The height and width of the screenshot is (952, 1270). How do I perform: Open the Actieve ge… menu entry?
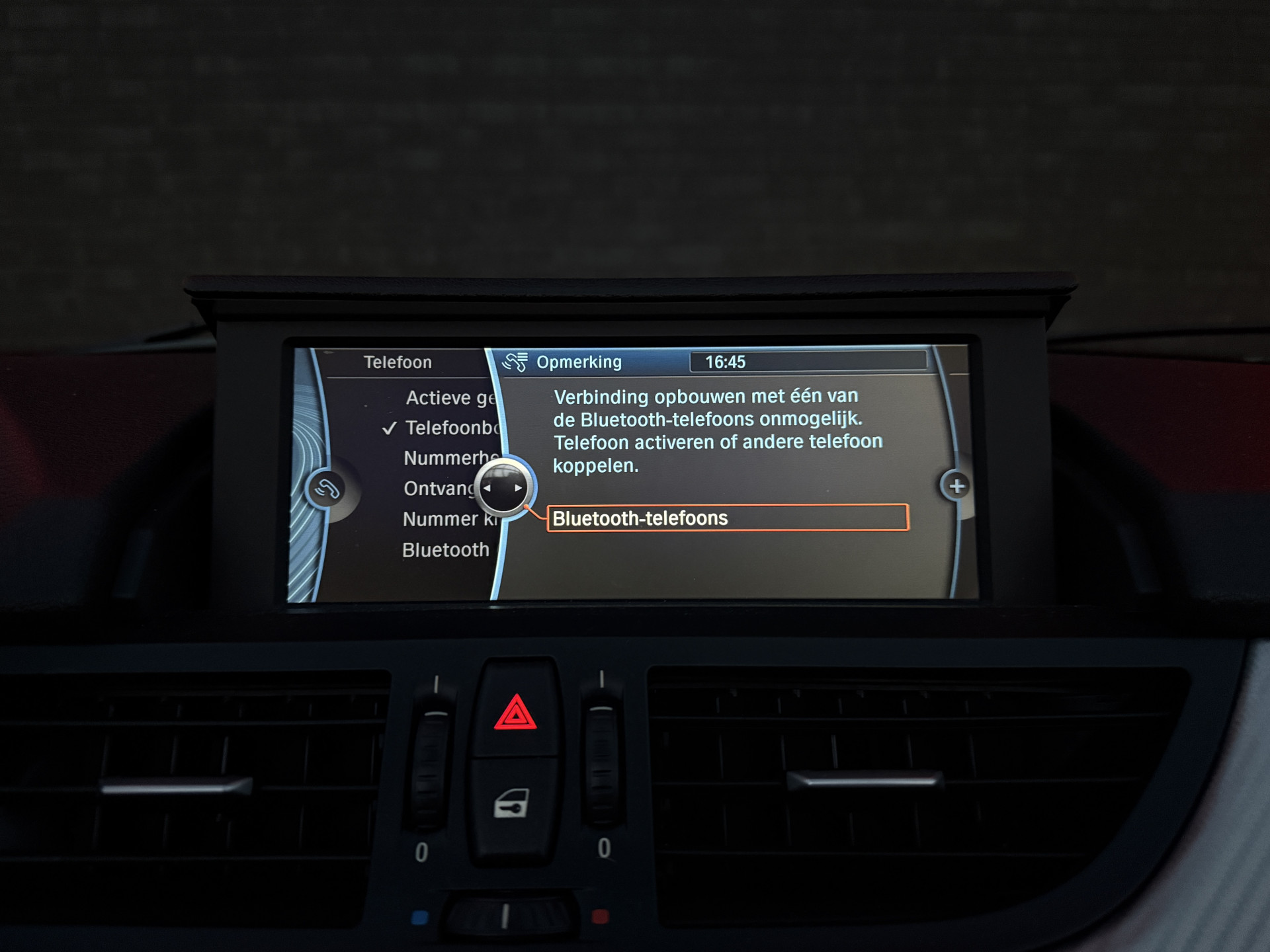point(450,398)
